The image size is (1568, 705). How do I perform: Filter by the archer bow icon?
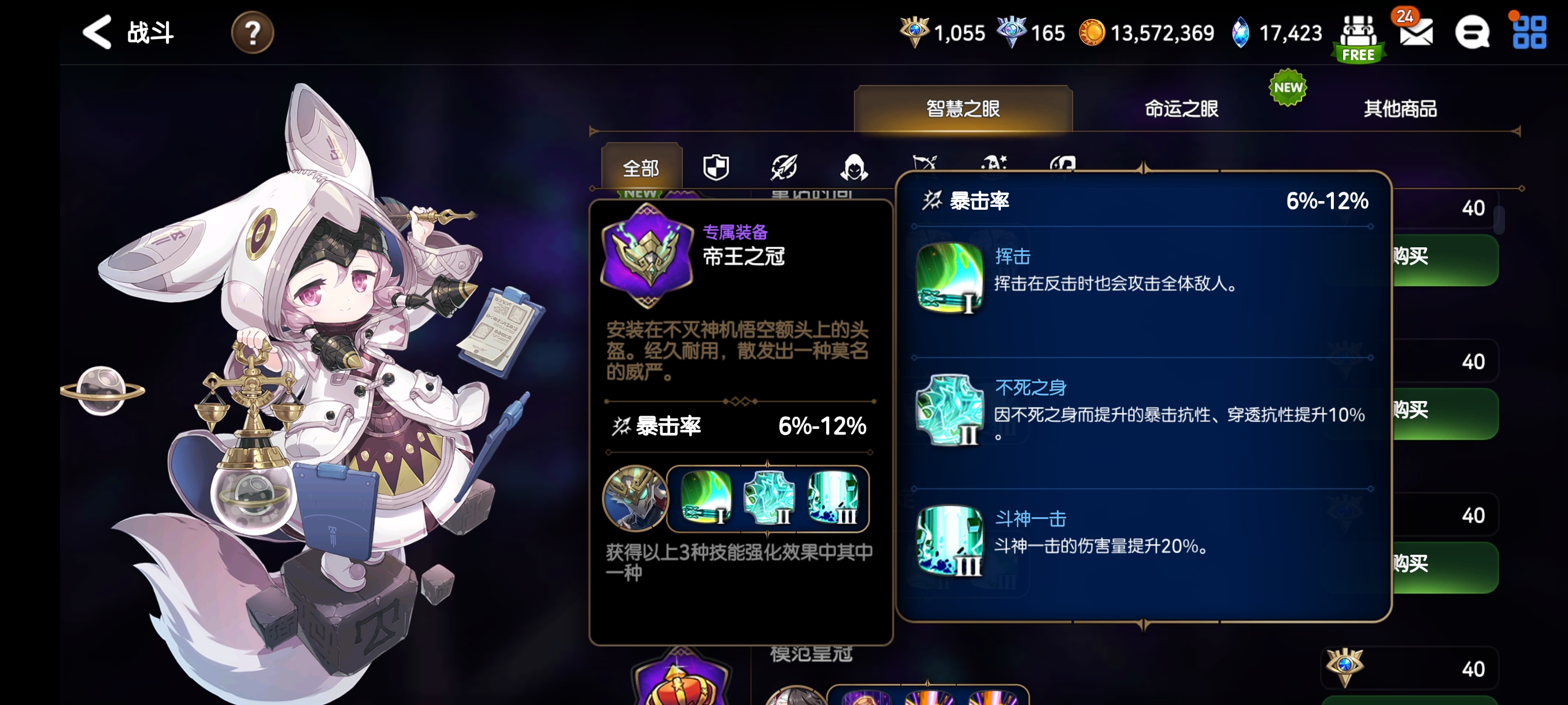coord(925,165)
